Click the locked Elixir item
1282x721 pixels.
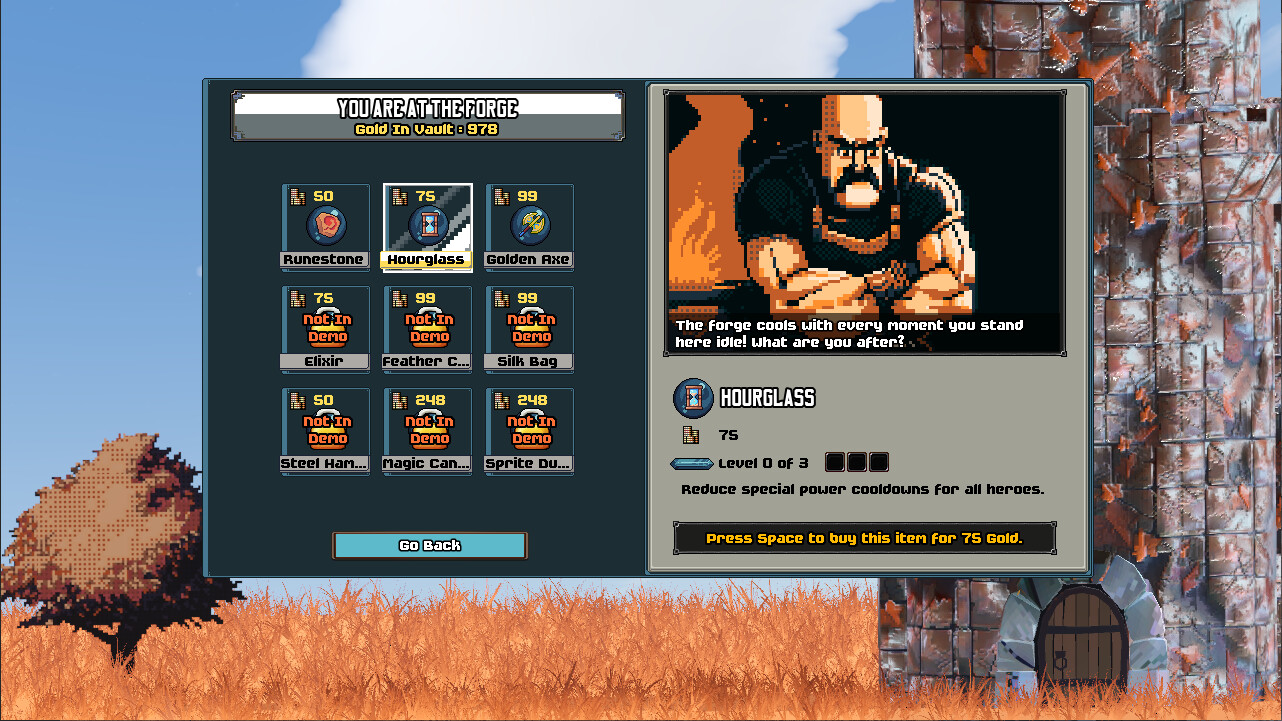point(324,328)
